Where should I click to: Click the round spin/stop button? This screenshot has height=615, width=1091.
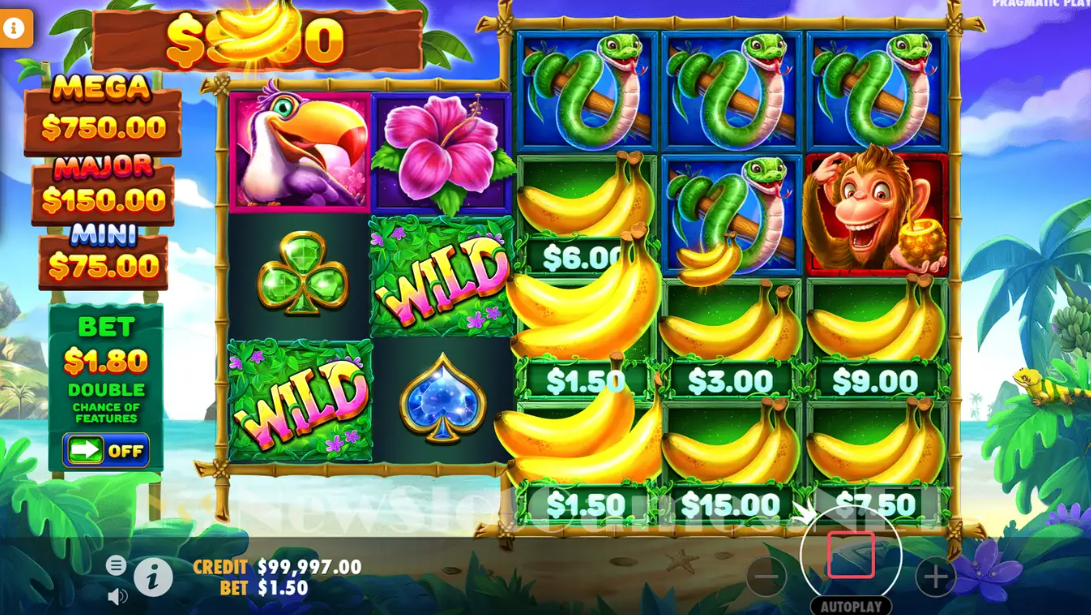pyautogui.click(x=851, y=555)
